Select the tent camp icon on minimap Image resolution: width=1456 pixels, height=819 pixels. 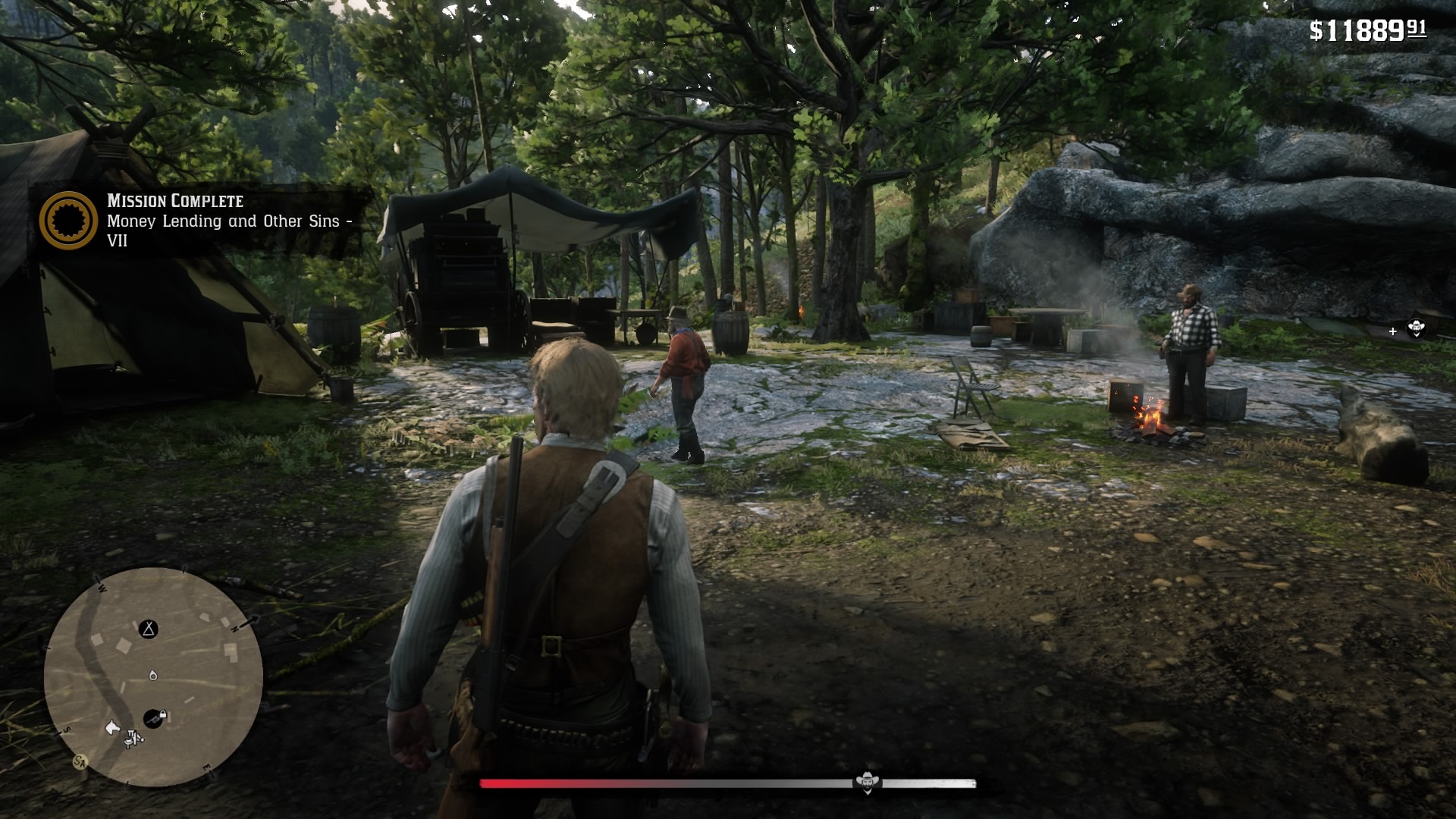pyautogui.click(x=148, y=629)
